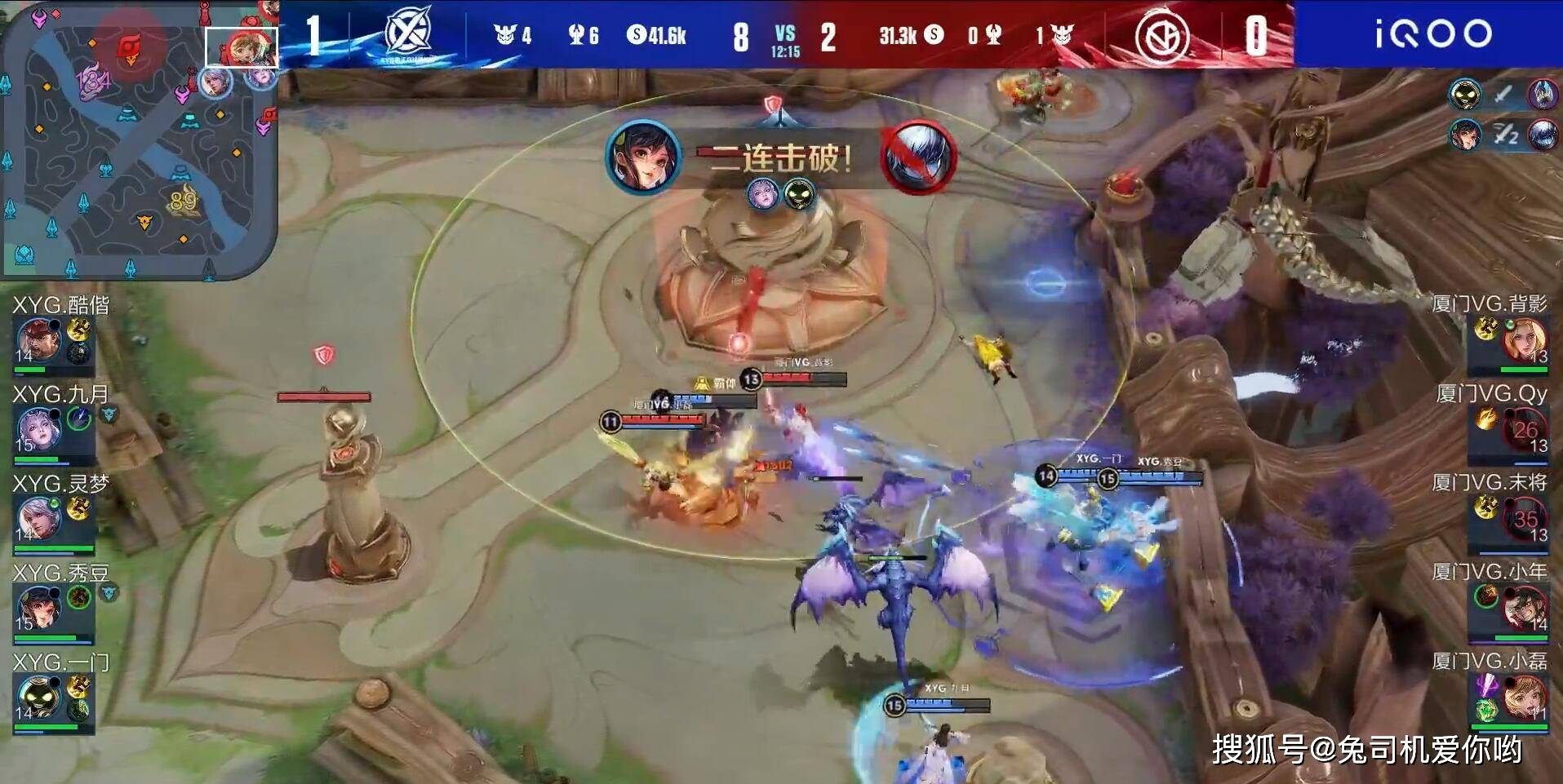
Task: Pick 厦门VG.小年 hero portrait
Action: 1525,609
